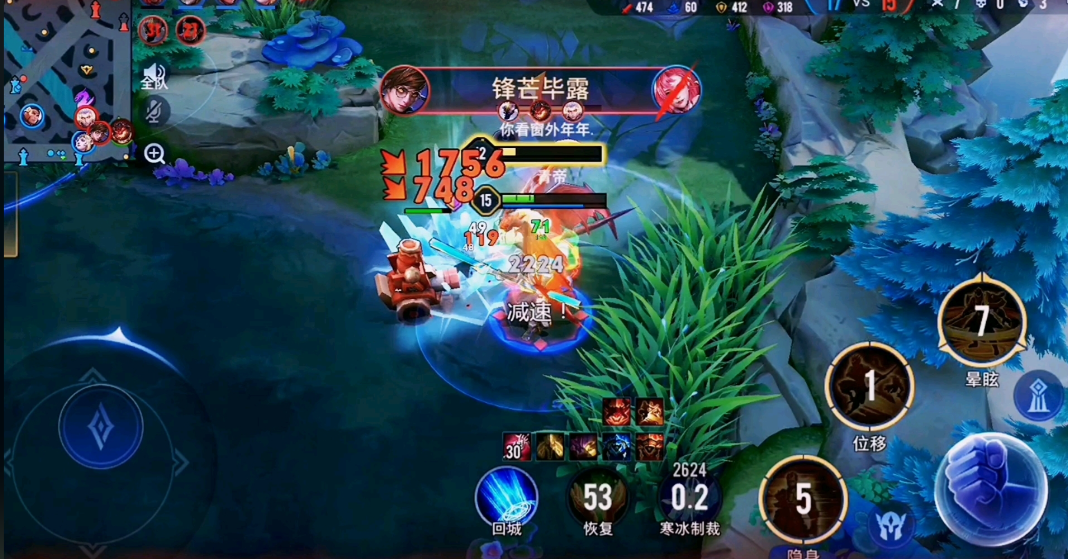Screen dimensions: 1068x559
Task: Cast the 寒冰制裁 summoner spell
Action: point(689,497)
